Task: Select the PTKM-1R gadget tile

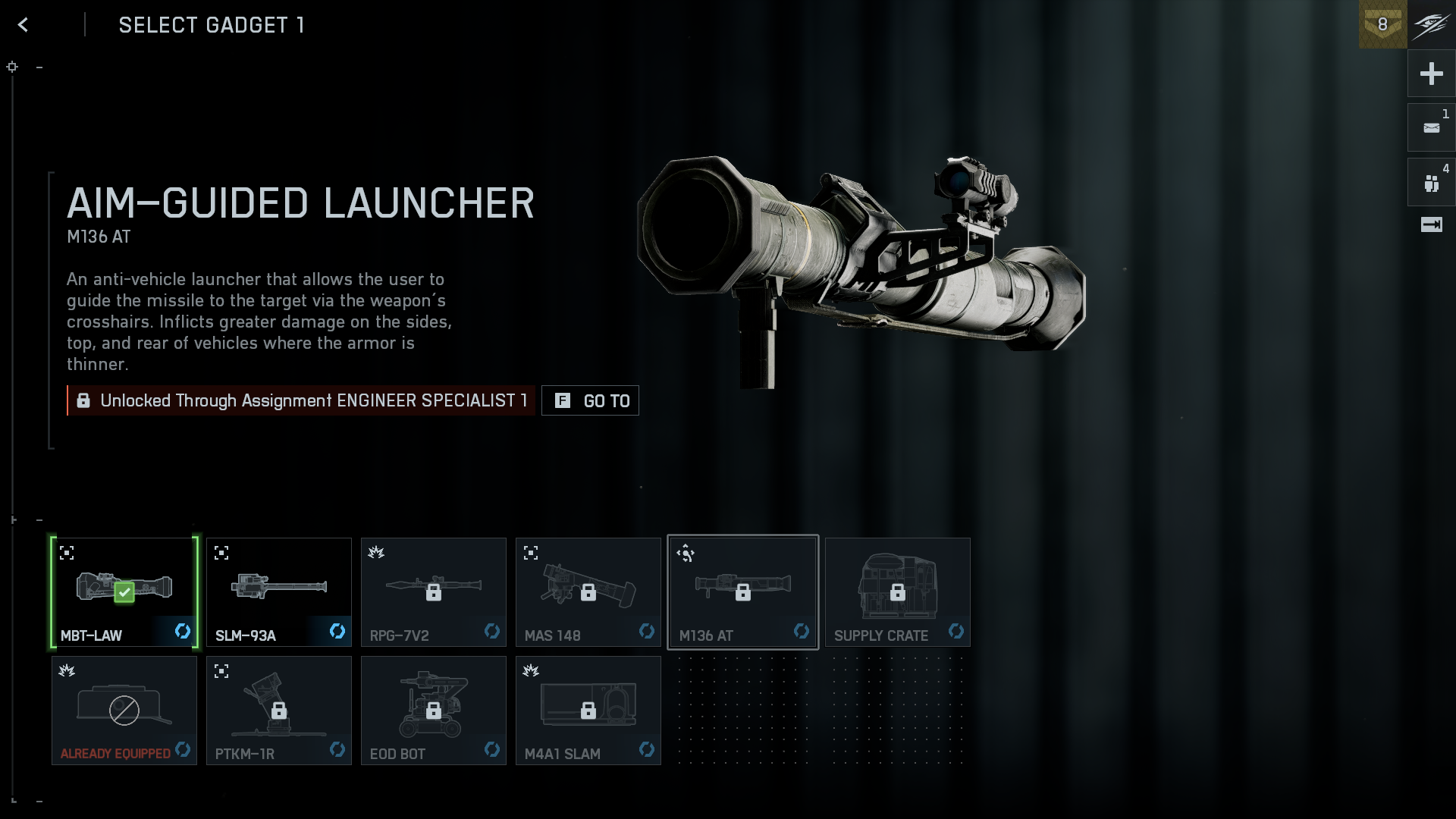Action: (x=279, y=711)
